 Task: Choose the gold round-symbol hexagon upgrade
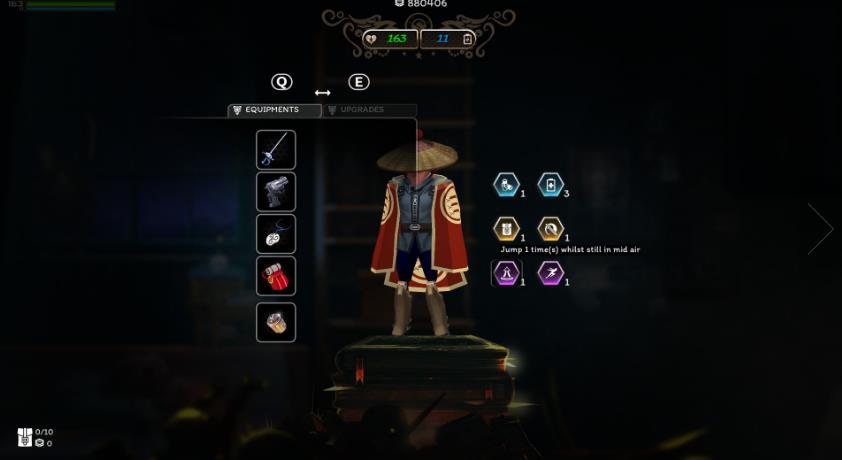(x=551, y=229)
